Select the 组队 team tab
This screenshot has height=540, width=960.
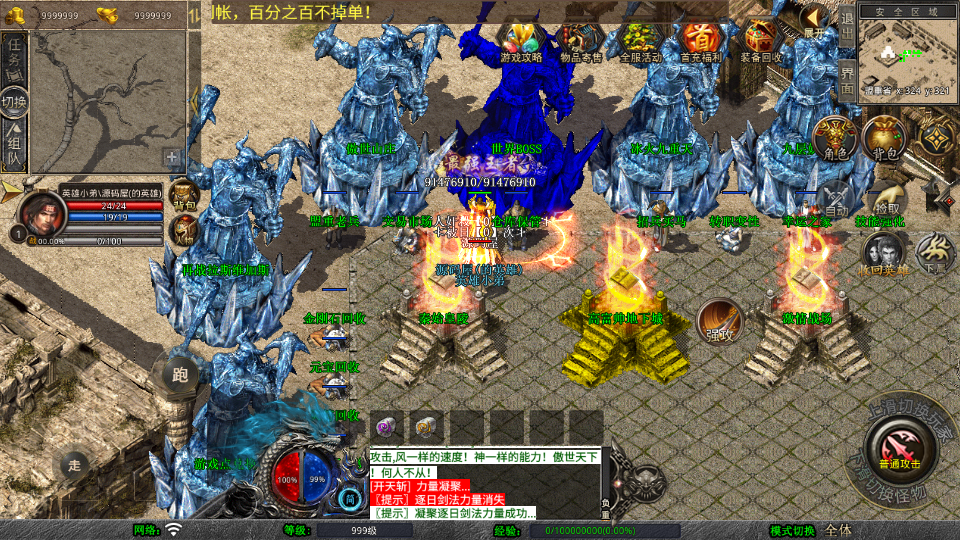point(15,147)
